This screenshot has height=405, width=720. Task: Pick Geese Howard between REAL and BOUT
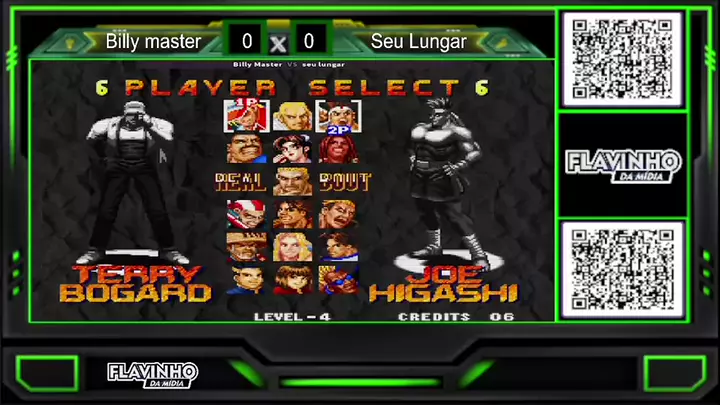coord(292,181)
